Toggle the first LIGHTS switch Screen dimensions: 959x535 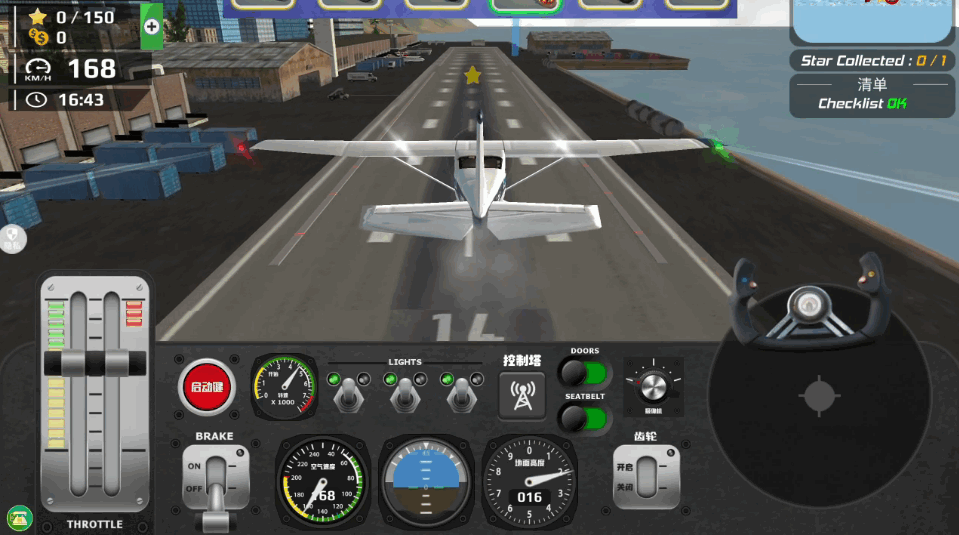pos(348,394)
